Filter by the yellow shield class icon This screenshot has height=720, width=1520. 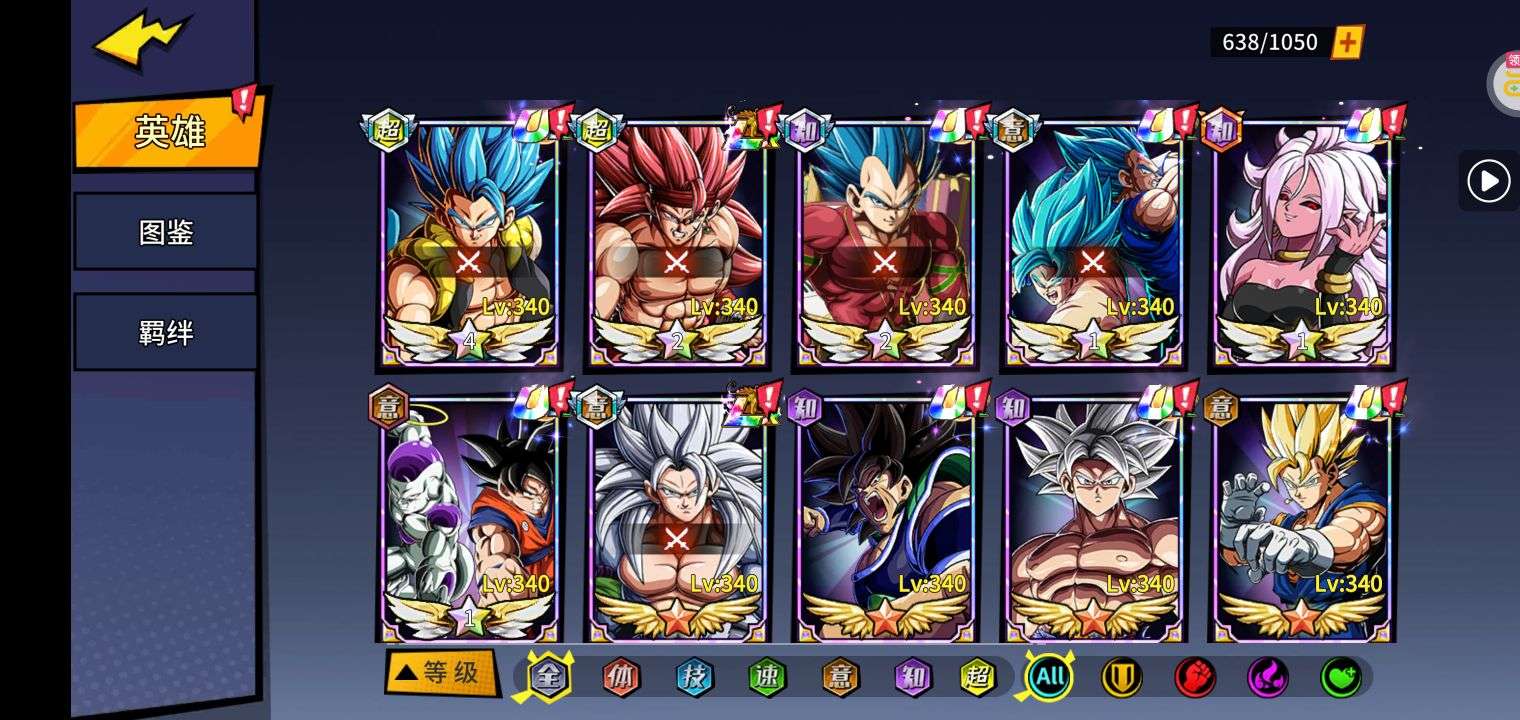coord(1121,677)
